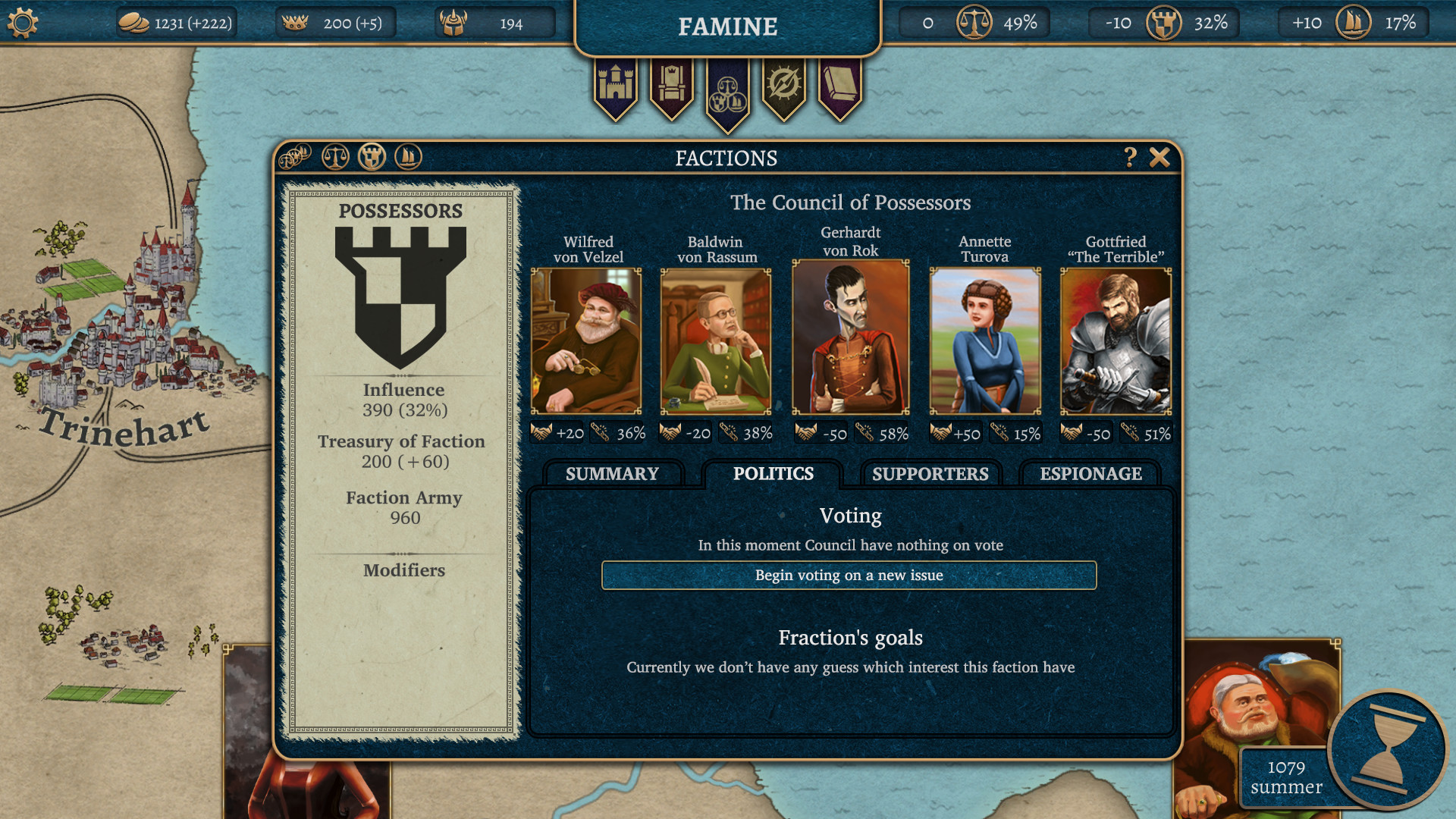Select Gerhardt von Rok's portrait
The height and width of the screenshot is (819, 1456).
pyautogui.click(x=851, y=340)
